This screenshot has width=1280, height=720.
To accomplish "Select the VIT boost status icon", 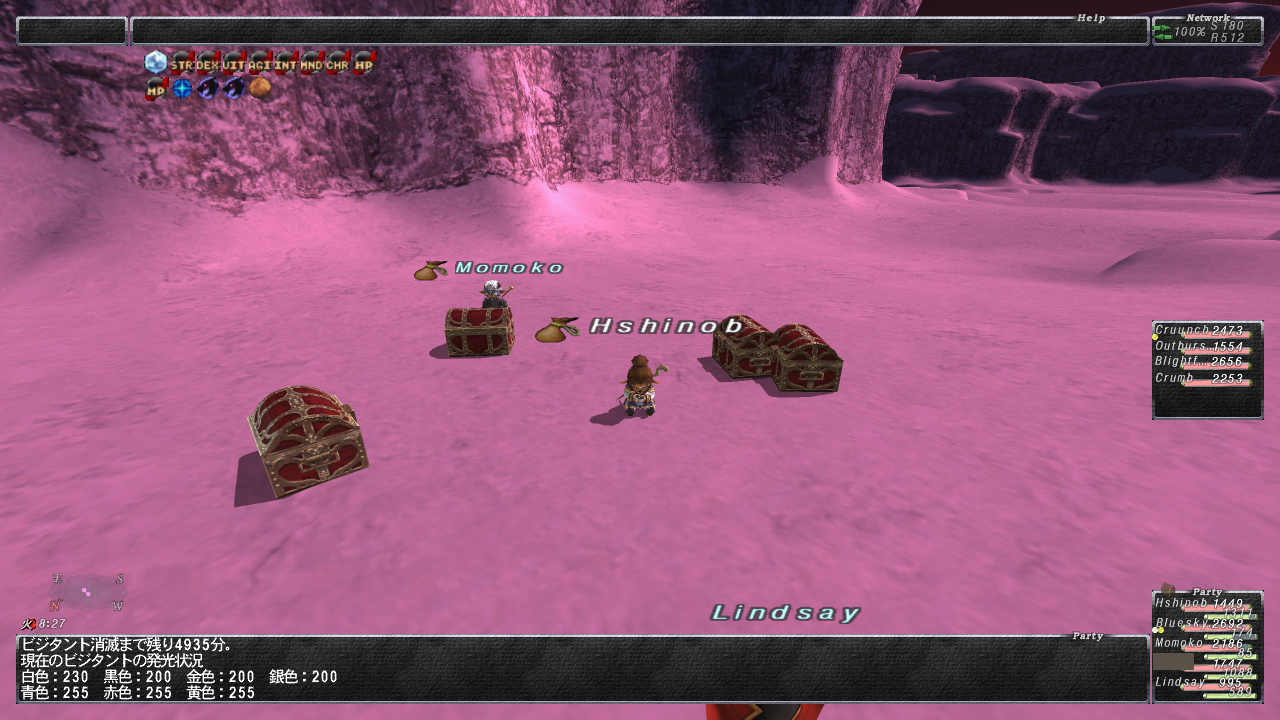I will click(x=233, y=63).
